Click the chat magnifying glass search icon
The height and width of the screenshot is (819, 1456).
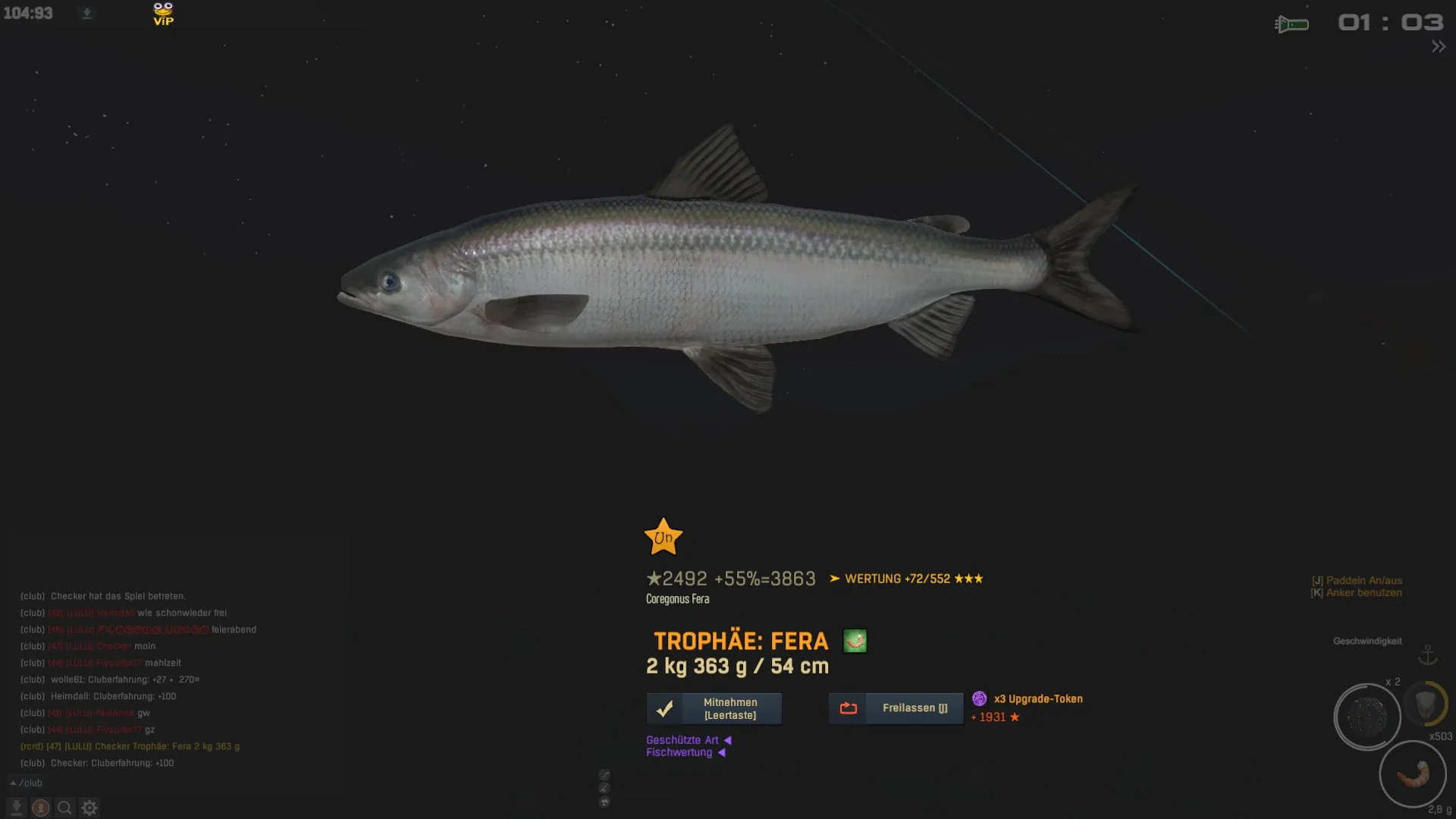pyautogui.click(x=65, y=808)
